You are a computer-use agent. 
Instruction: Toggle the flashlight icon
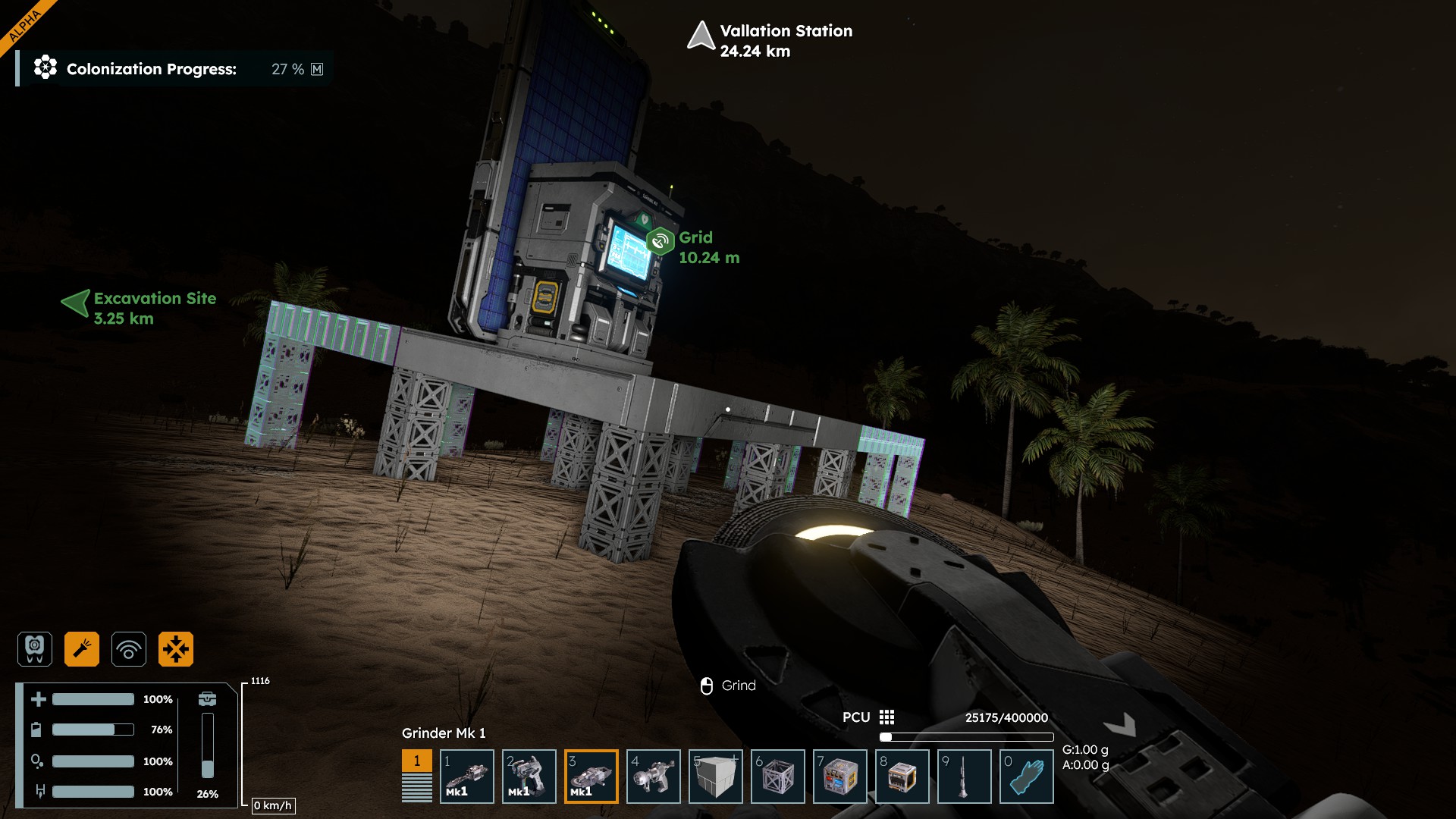pos(82,649)
